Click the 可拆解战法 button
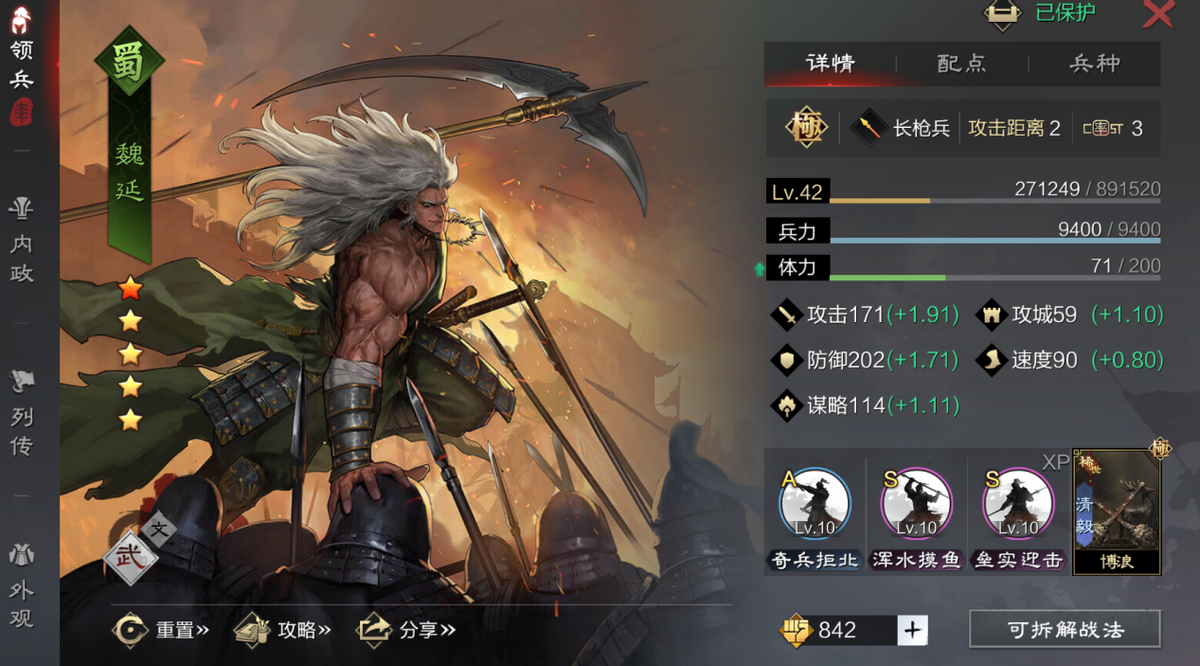 coord(1064,630)
